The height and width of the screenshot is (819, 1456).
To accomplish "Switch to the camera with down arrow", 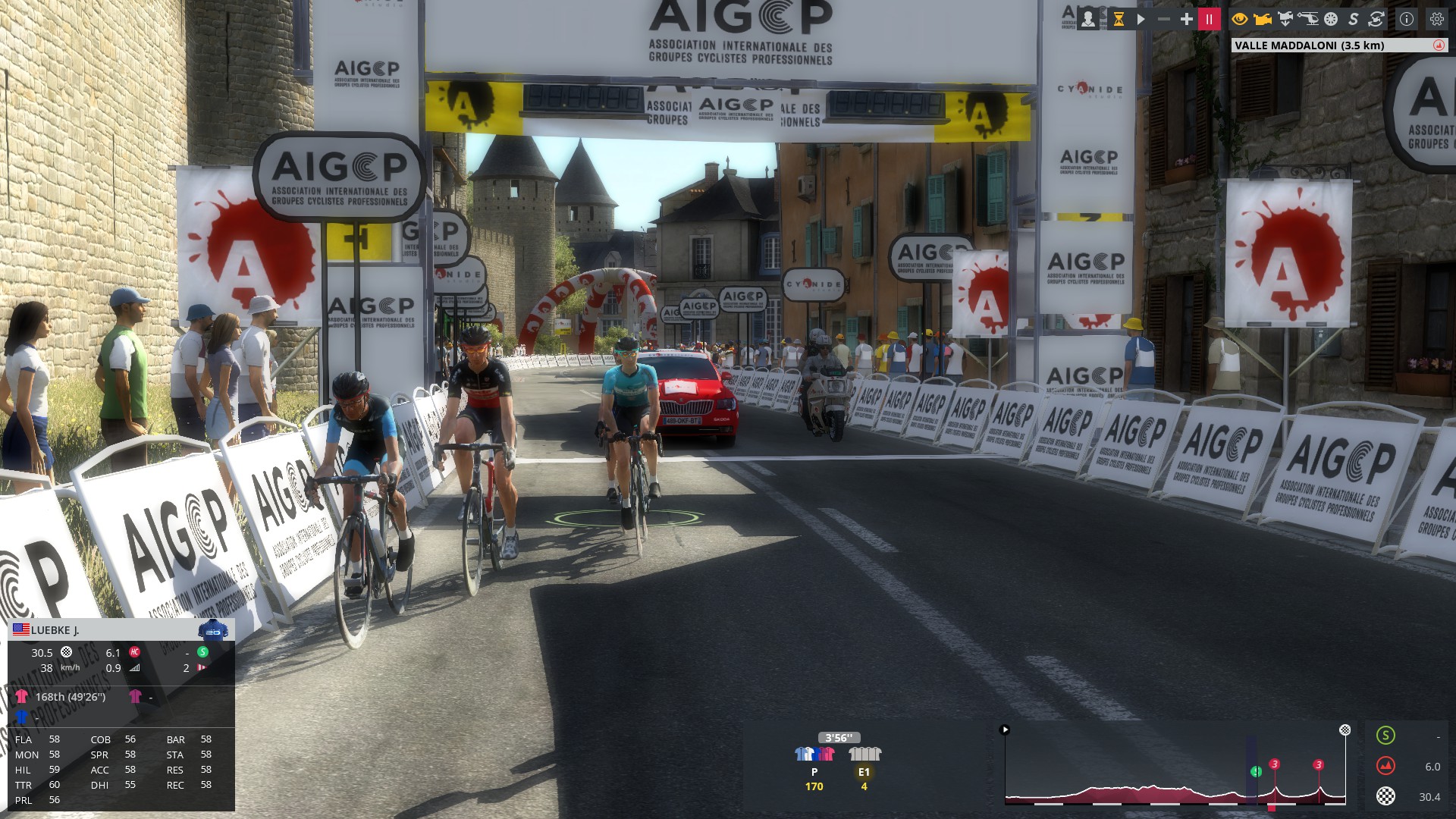I will pyautogui.click(x=1285, y=20).
